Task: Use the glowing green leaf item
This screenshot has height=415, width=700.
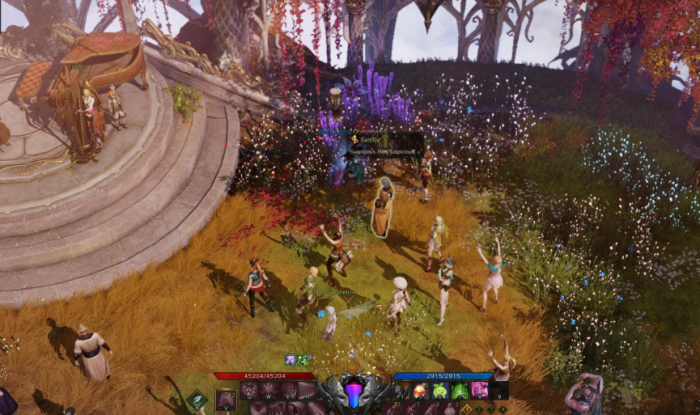Action: pos(459,390)
